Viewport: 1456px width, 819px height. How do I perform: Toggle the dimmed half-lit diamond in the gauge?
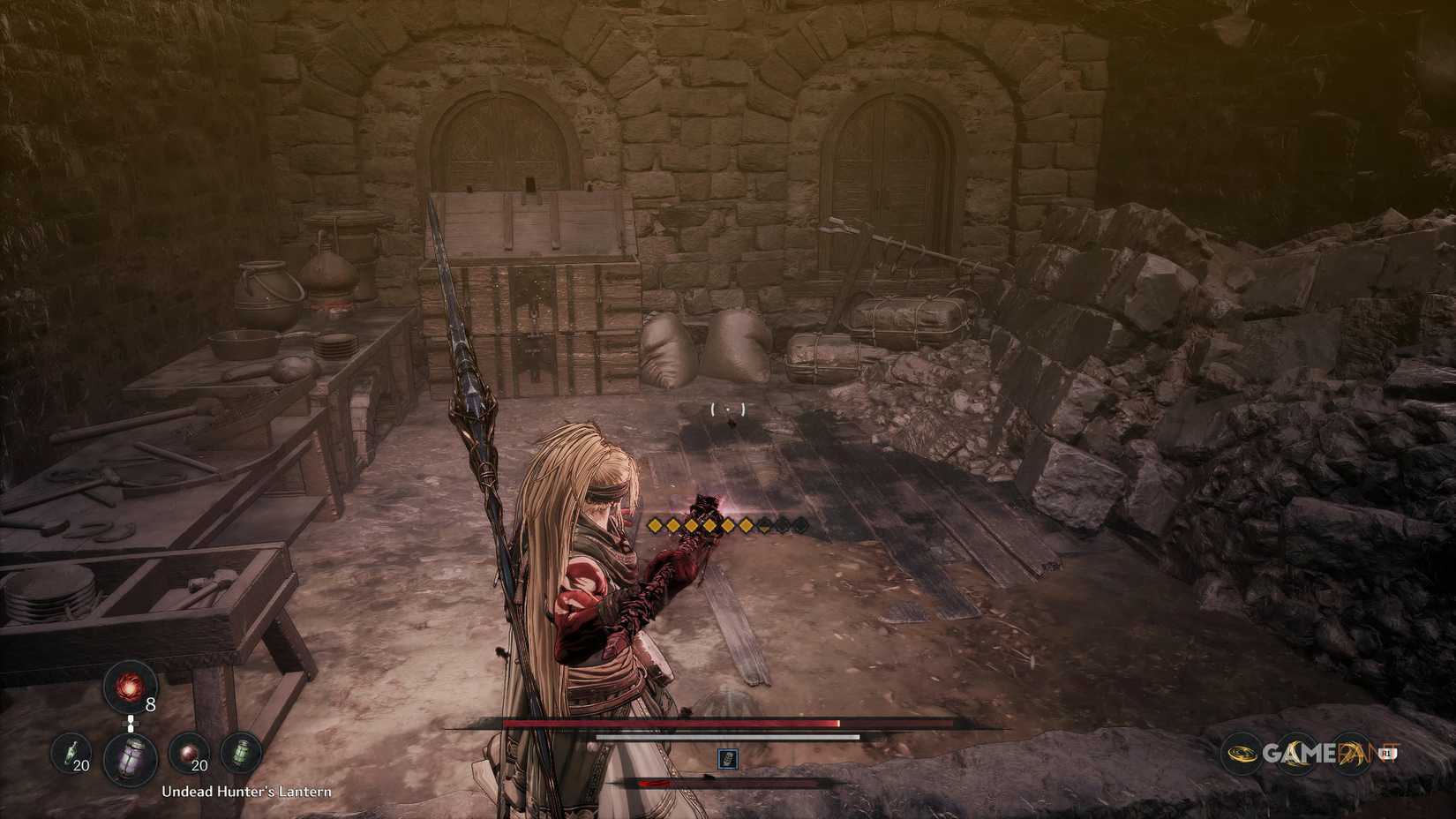coord(763,525)
